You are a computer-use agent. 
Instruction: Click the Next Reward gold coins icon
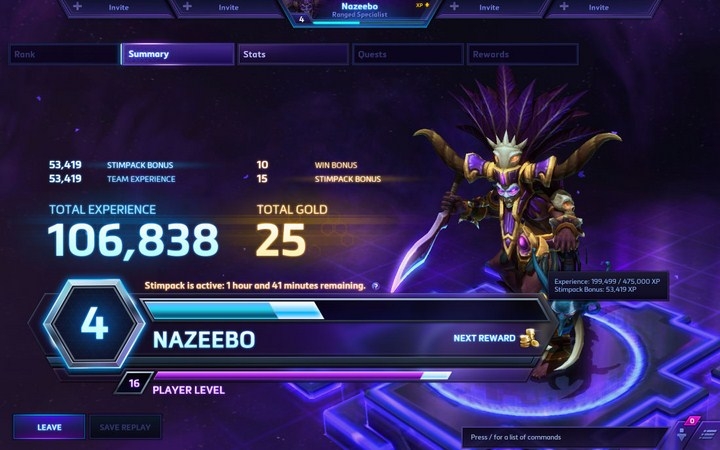[x=529, y=338]
